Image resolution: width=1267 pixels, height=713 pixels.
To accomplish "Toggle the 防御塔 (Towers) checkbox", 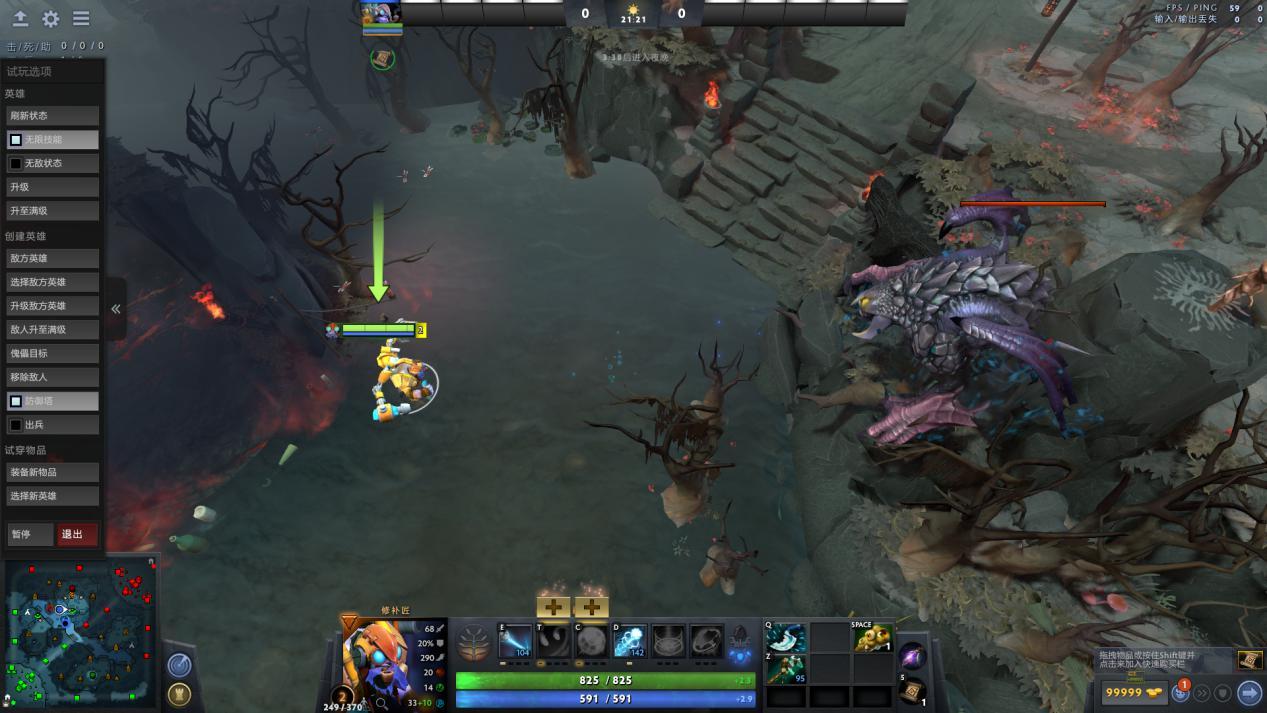I will (x=16, y=401).
